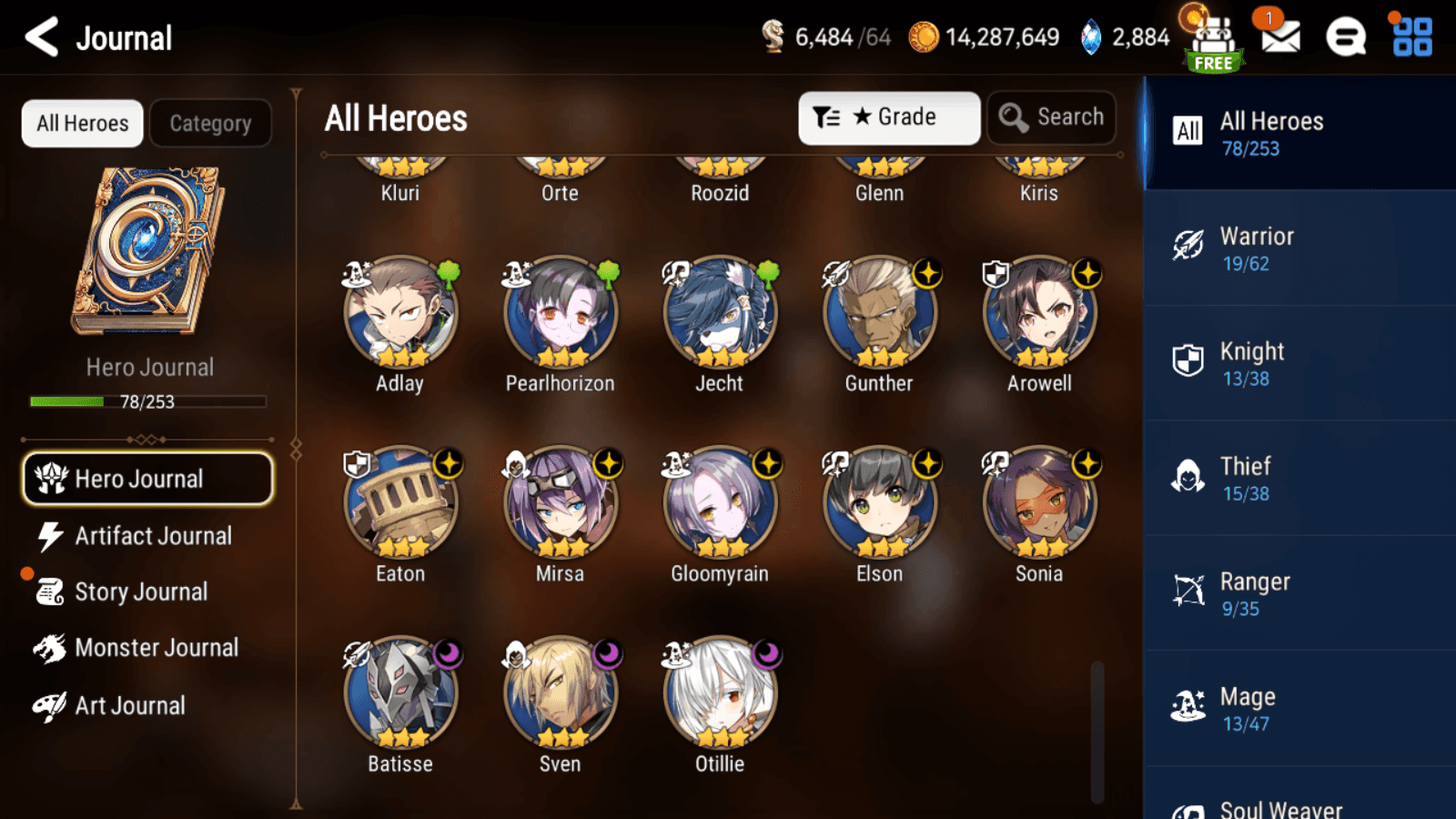Check the Hero Journal progress bar

coord(147,400)
